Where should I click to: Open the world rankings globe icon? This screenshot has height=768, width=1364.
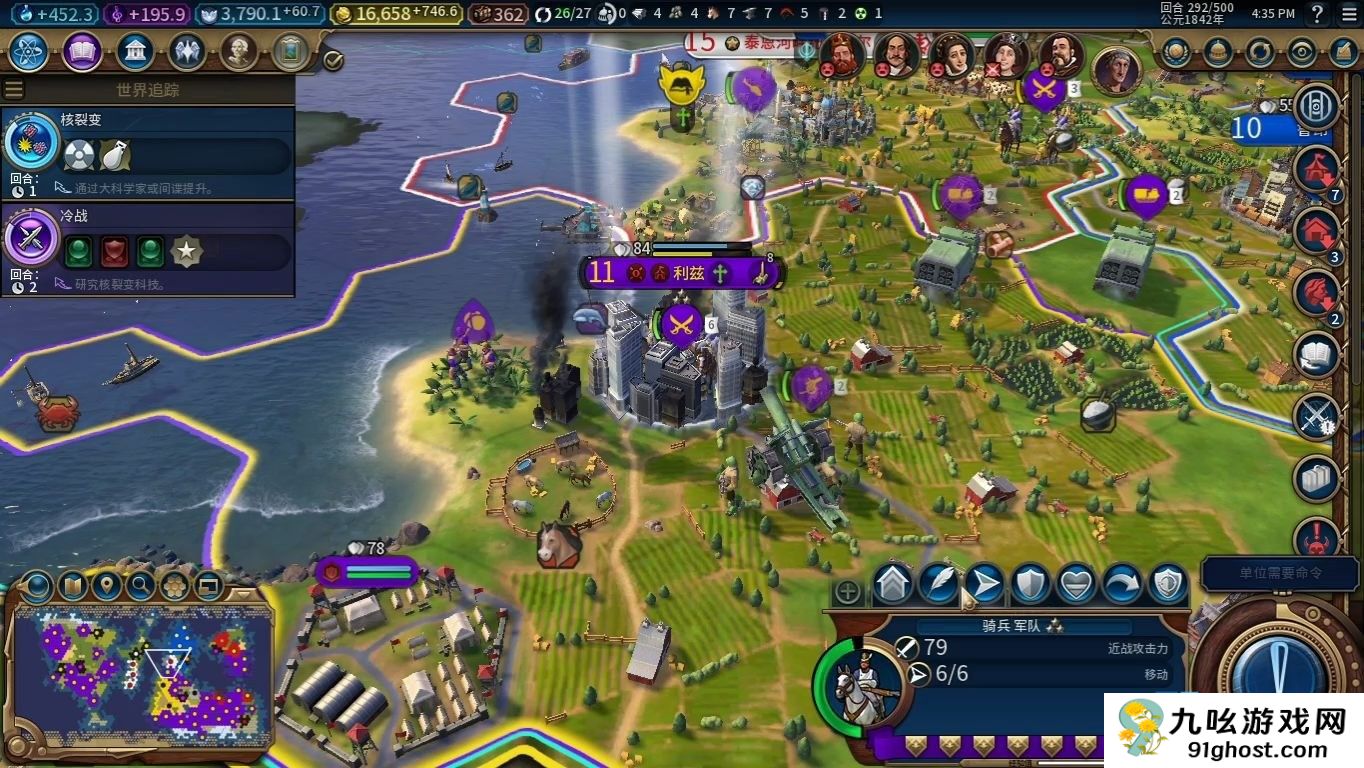click(1176, 51)
